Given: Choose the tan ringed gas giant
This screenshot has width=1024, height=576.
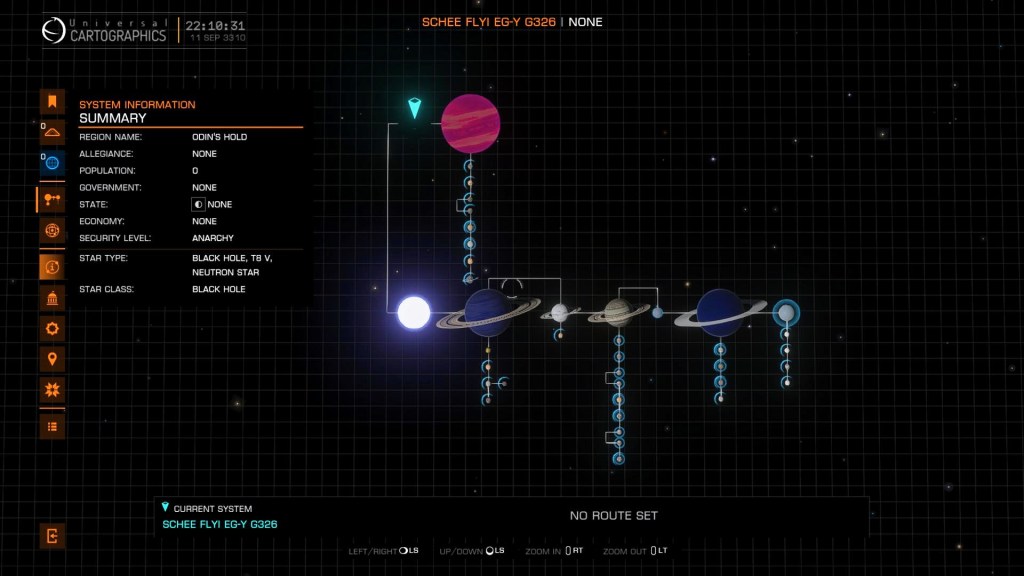Looking at the screenshot, I should coord(619,313).
